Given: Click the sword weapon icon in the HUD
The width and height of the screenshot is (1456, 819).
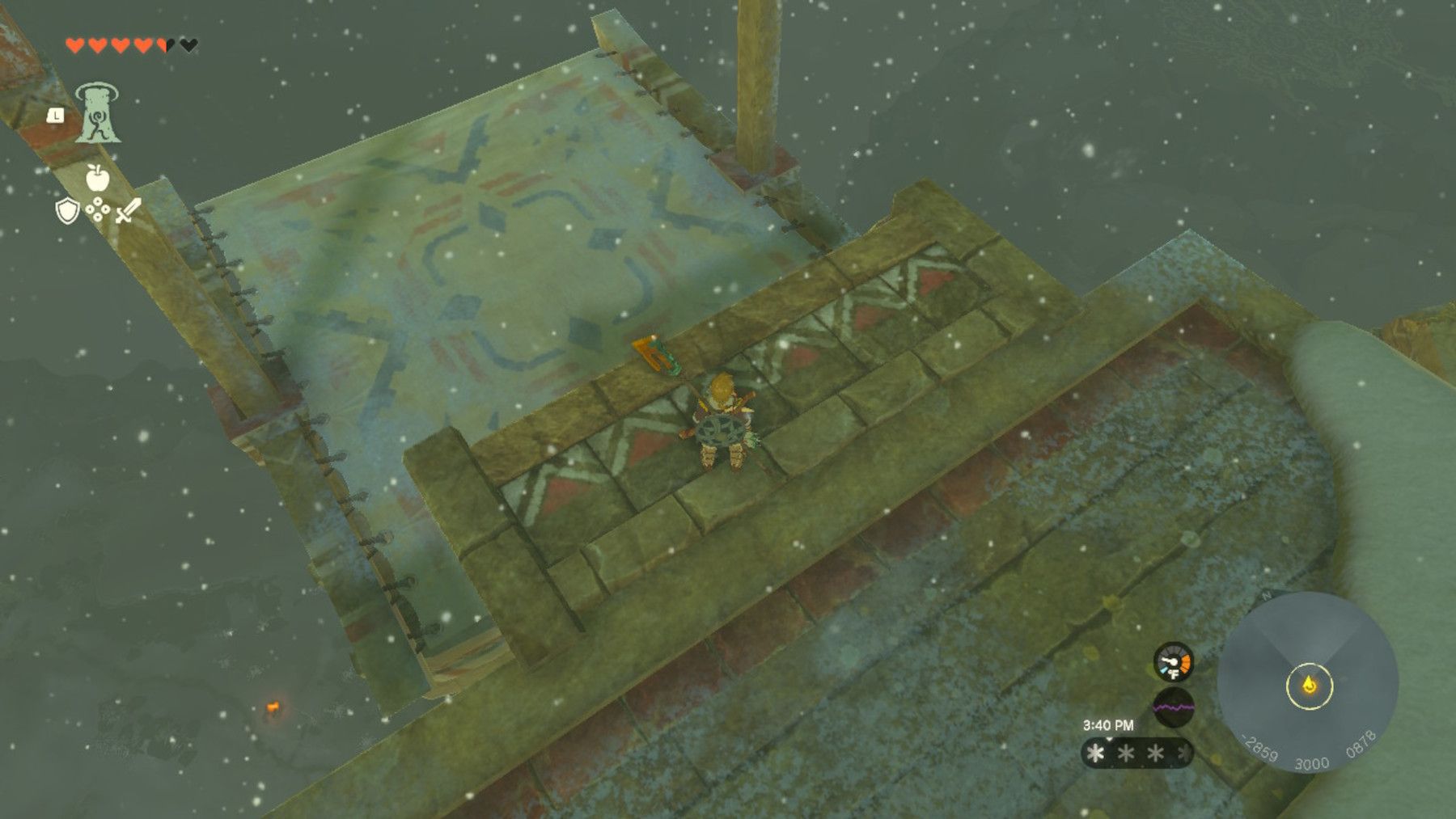Looking at the screenshot, I should (128, 210).
